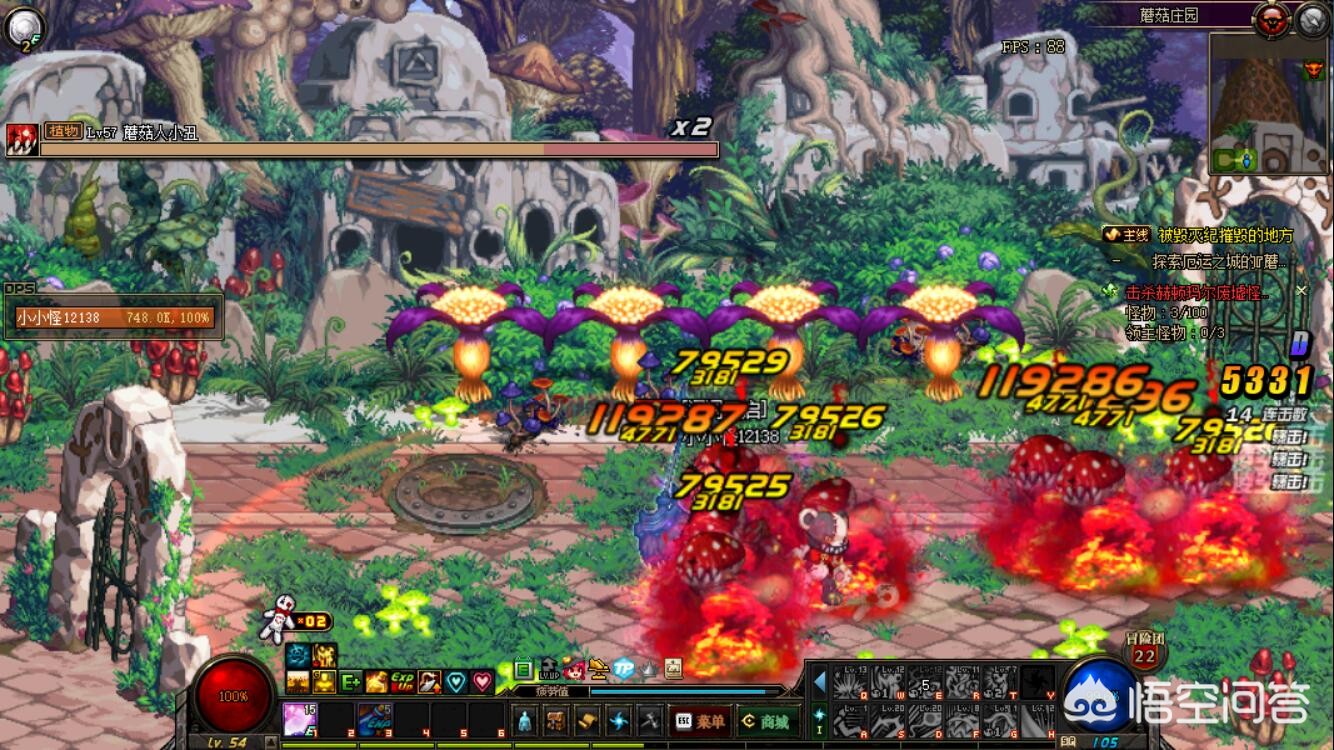Screen dimensions: 1334x750
Task: Activate the skill bound to Q
Action: point(851,682)
